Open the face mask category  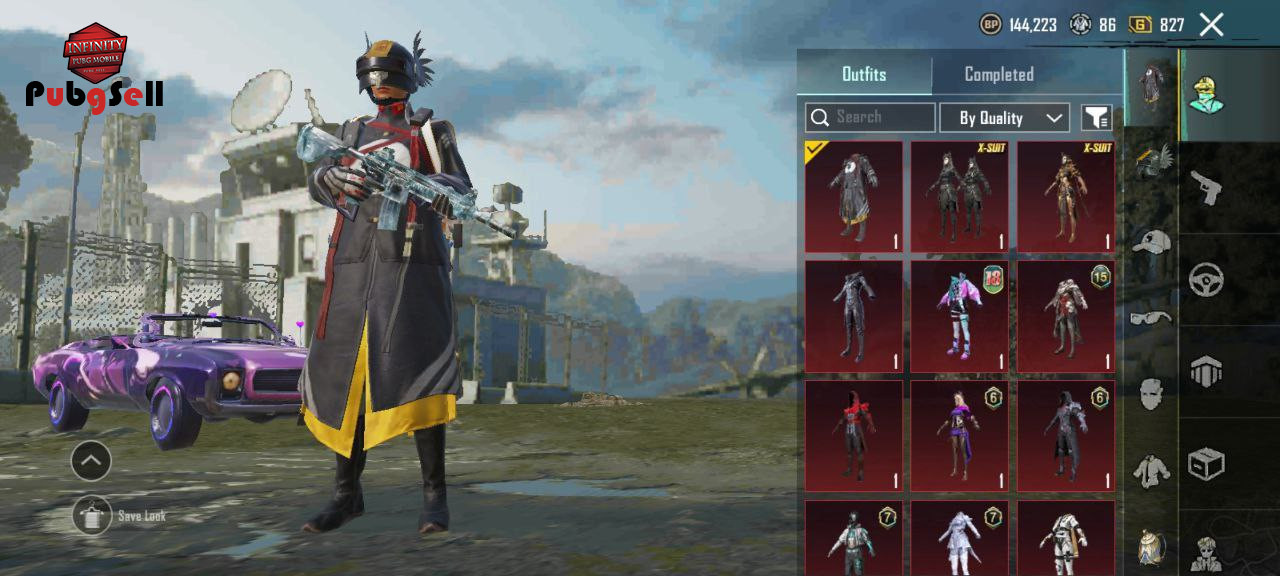[x=1151, y=393]
